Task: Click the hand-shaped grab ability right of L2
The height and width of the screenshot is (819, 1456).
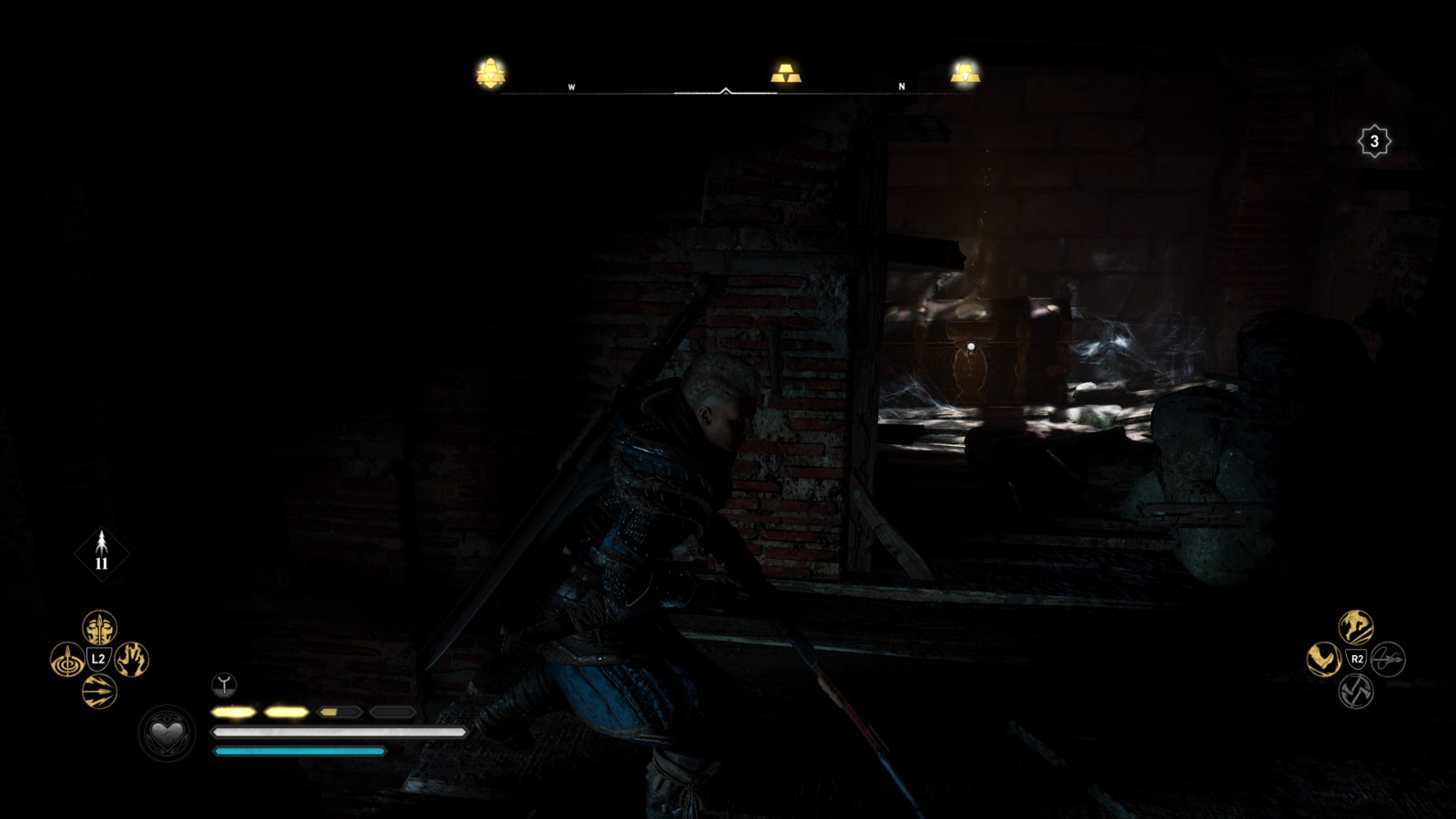Action: tap(130, 660)
